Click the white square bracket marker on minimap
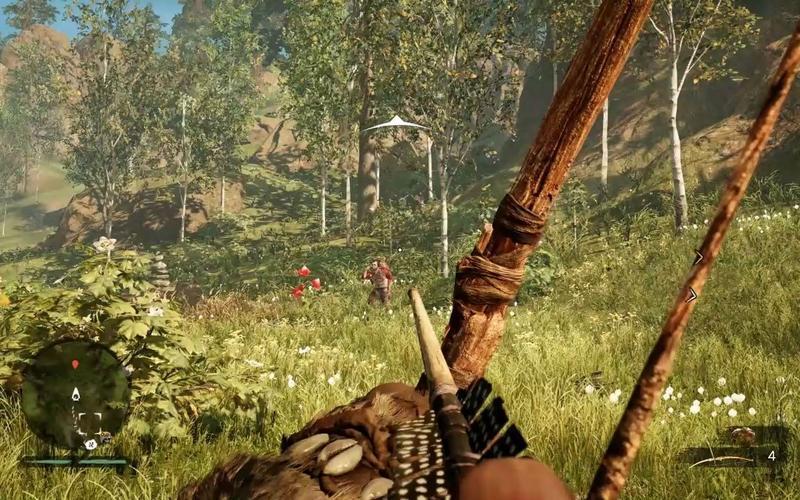Image resolution: width=800 pixels, height=500 pixels. pyautogui.click(x=89, y=421)
